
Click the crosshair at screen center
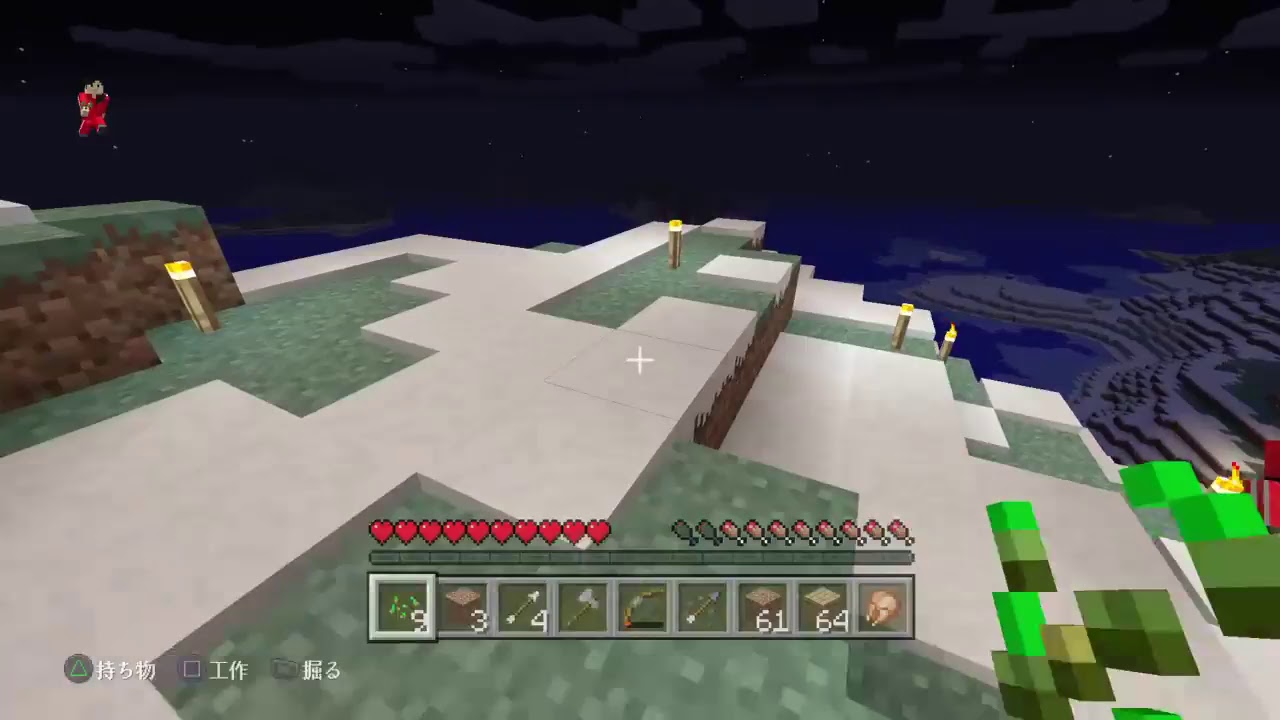[639, 360]
